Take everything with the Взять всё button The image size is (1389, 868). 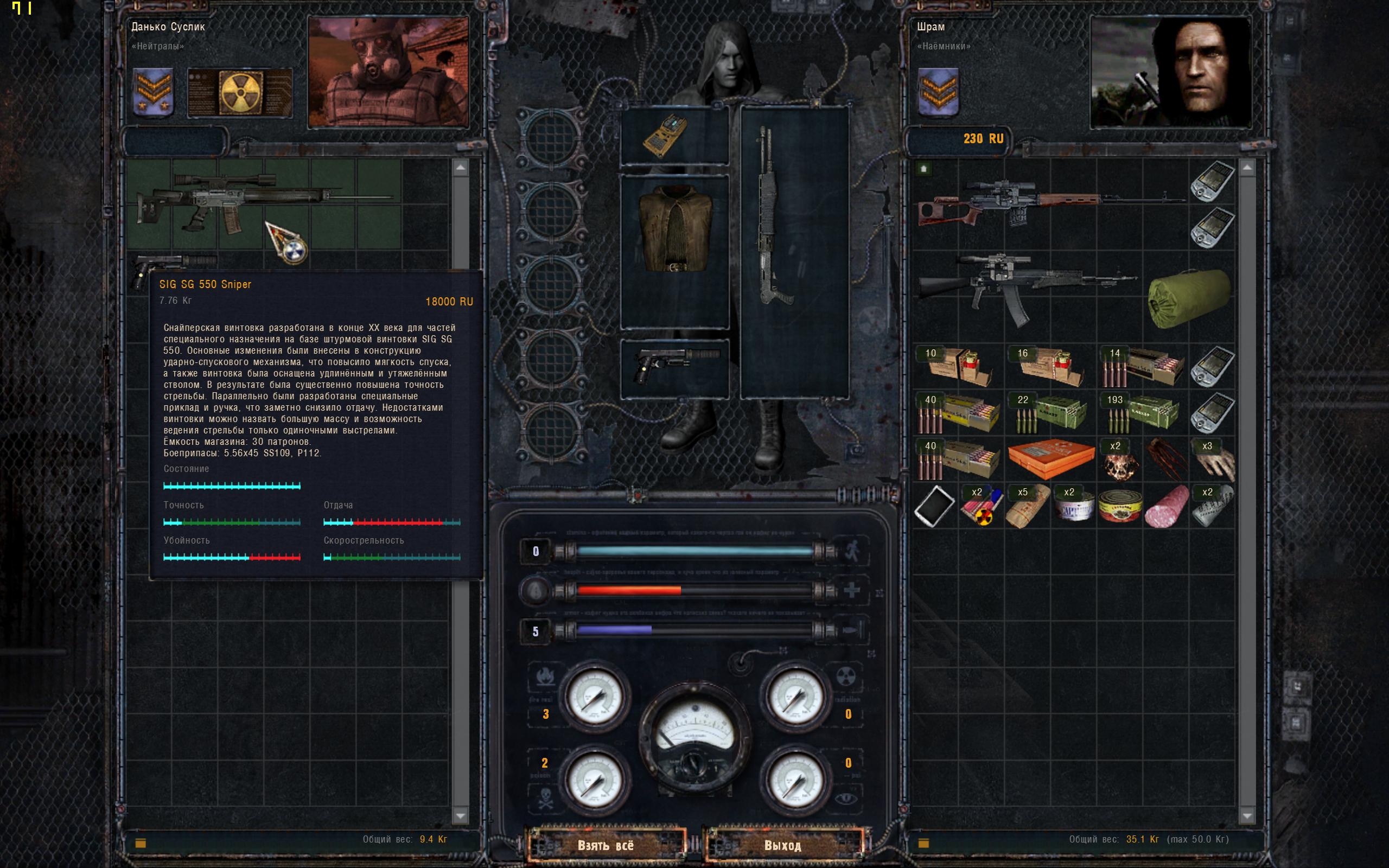tap(606, 845)
